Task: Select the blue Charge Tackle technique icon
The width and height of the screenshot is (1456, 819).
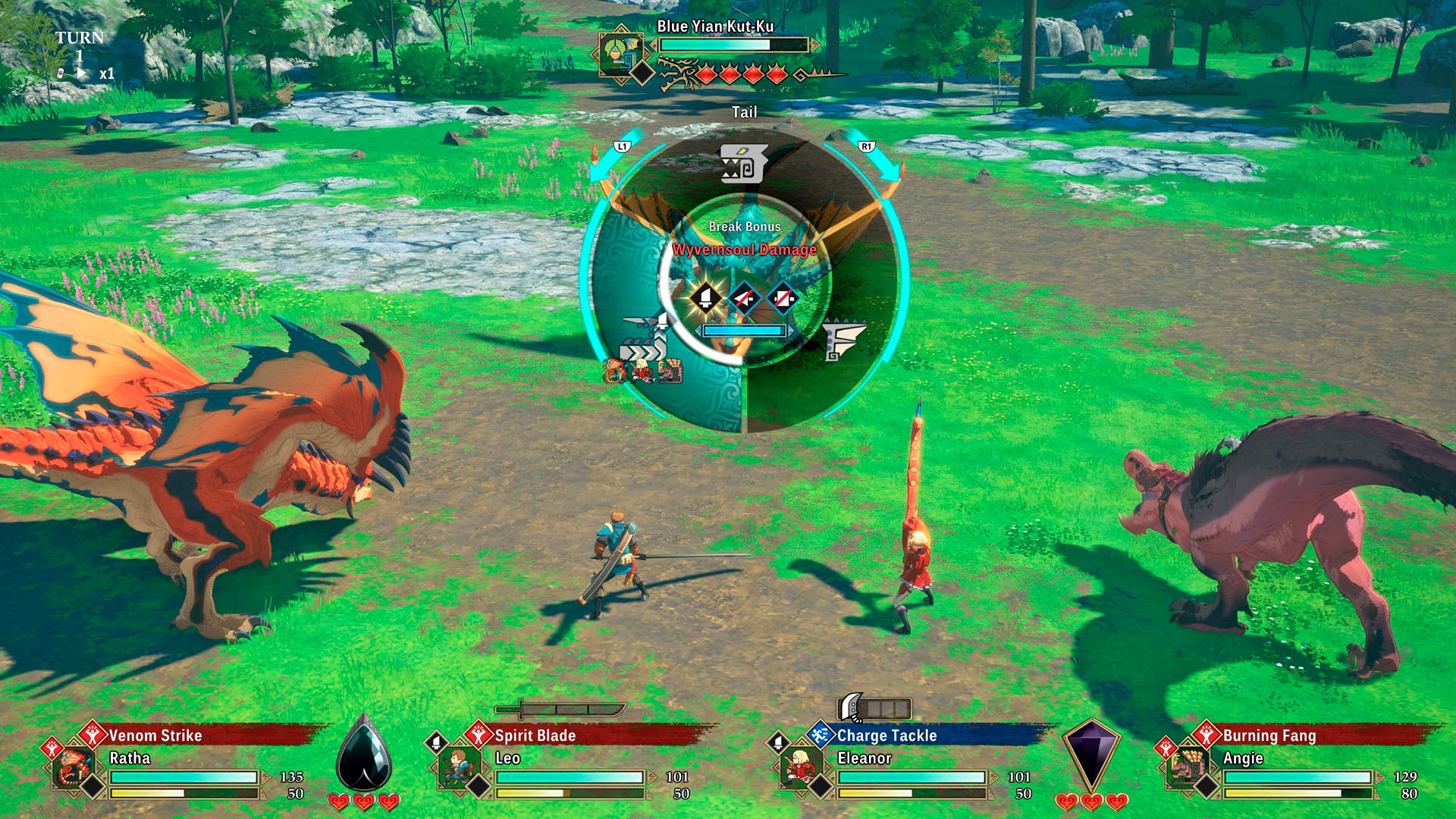Action: pos(820,736)
